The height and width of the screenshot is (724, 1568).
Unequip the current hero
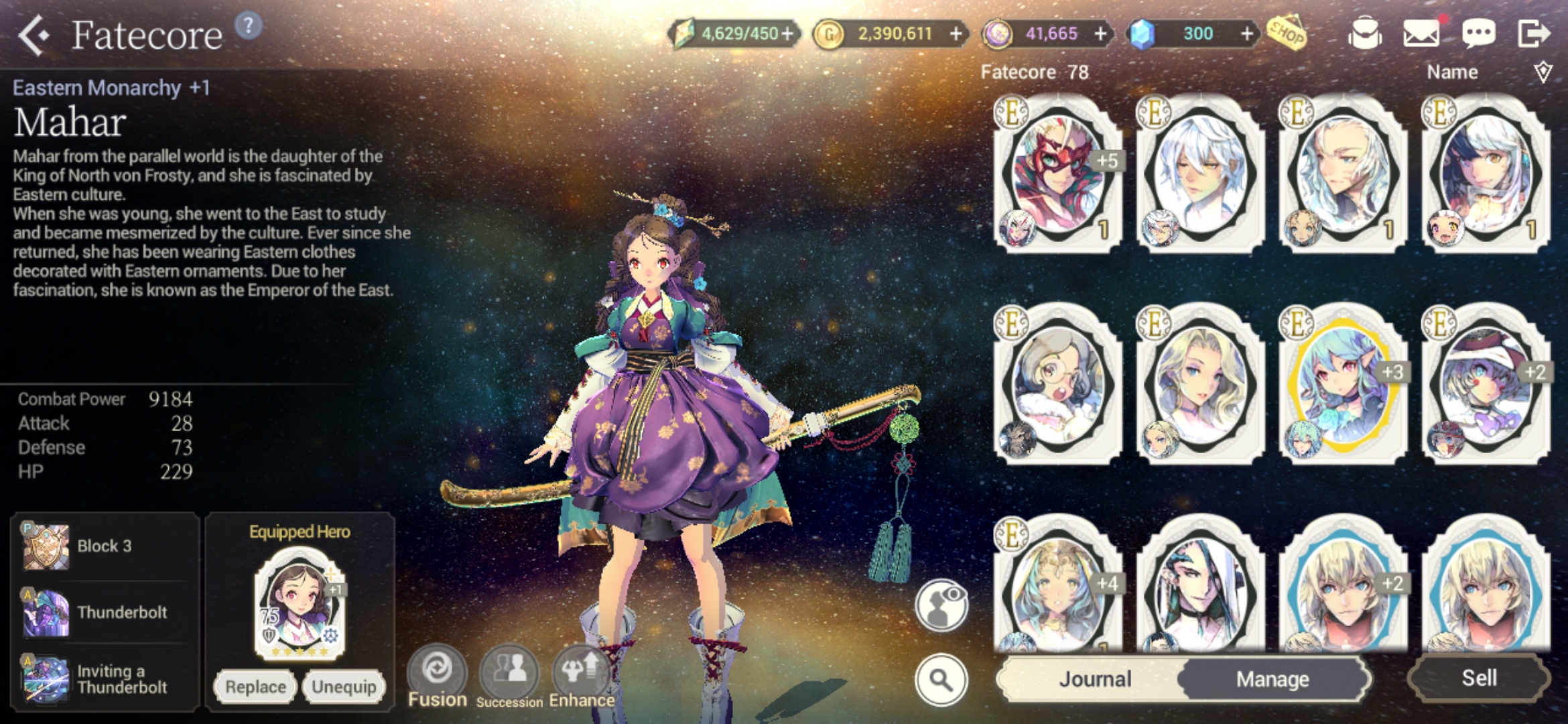click(344, 686)
